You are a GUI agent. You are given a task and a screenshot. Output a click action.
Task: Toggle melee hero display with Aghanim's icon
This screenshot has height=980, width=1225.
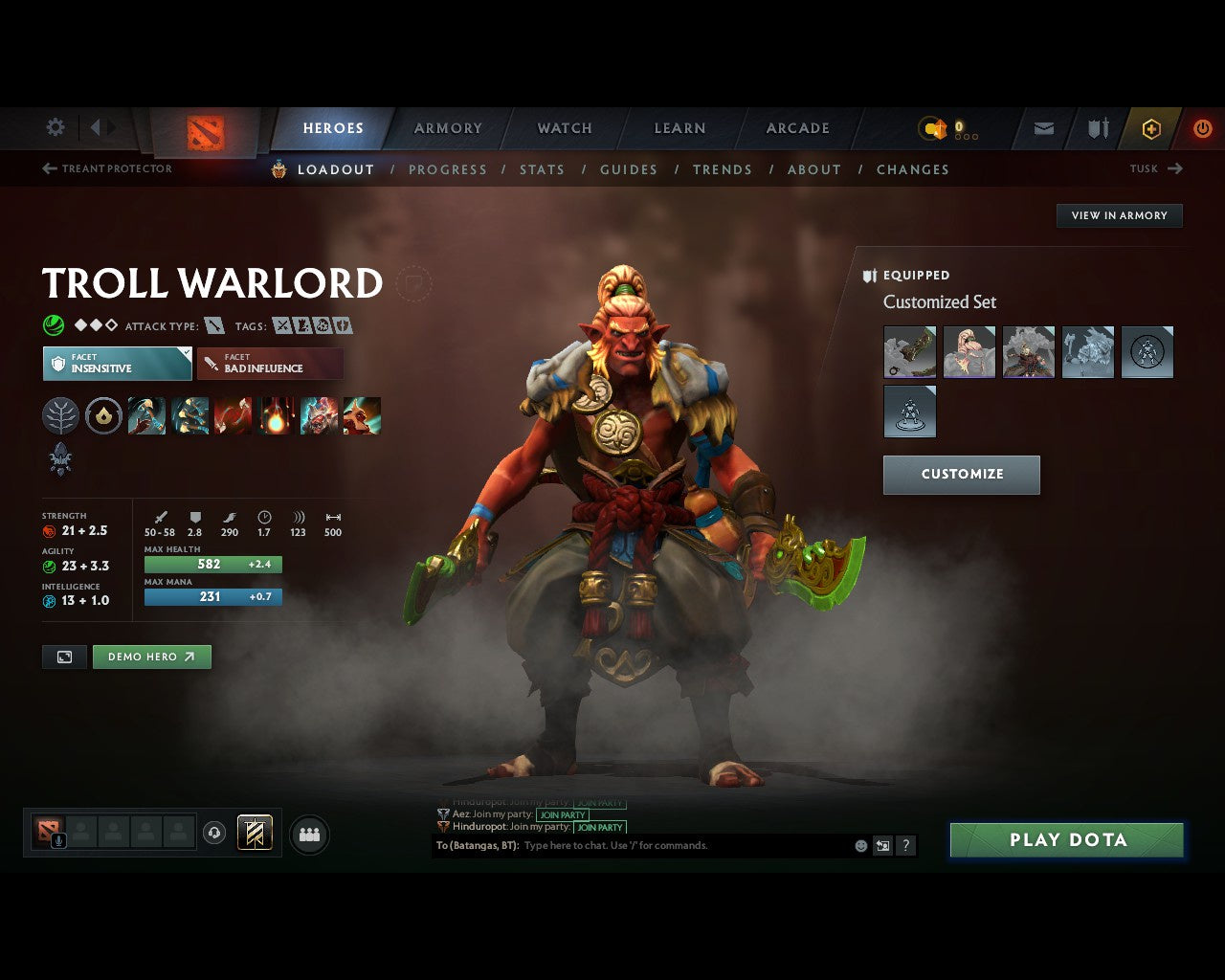(x=60, y=459)
